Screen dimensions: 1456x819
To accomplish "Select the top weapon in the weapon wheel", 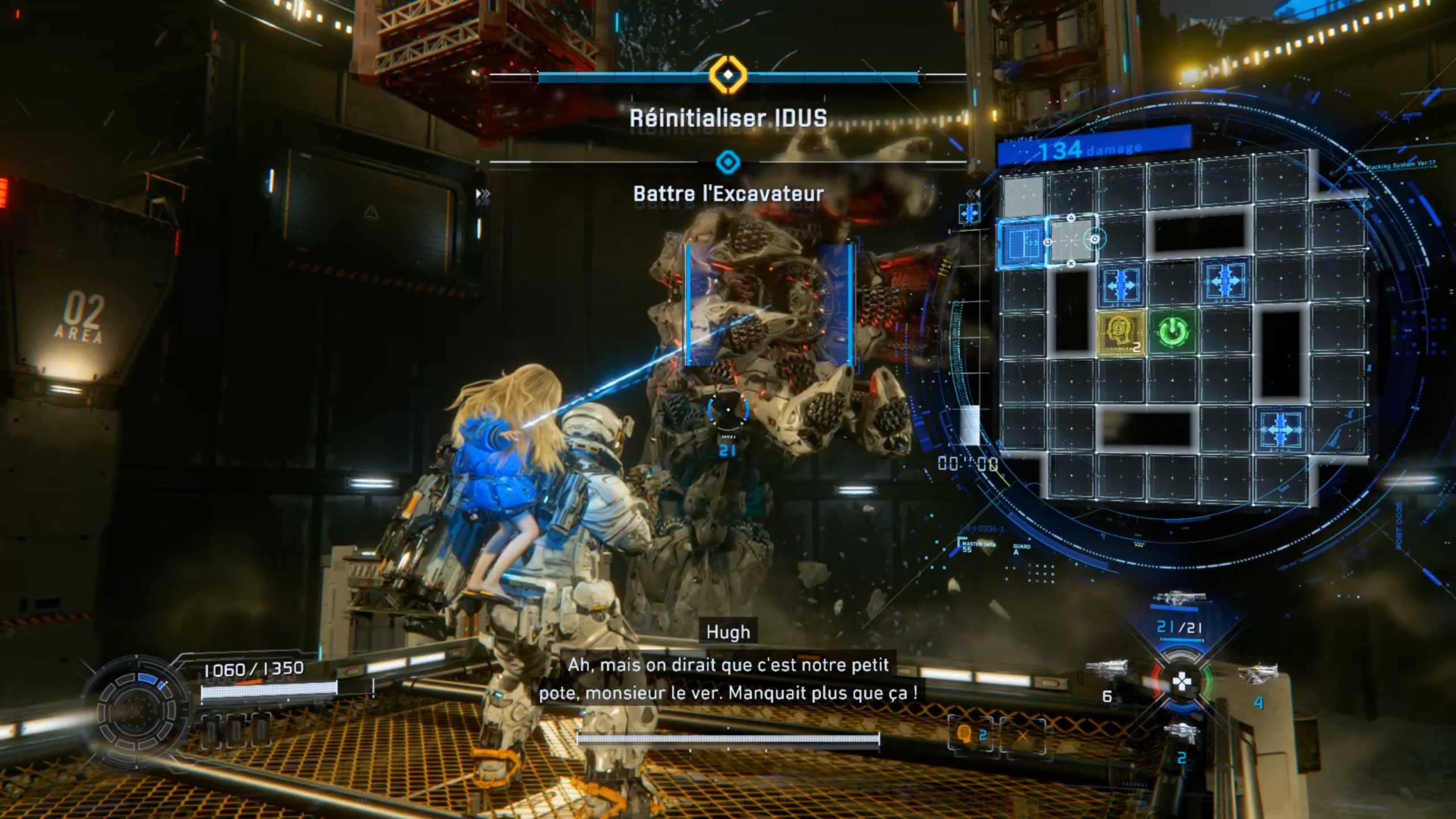I will [x=1181, y=599].
